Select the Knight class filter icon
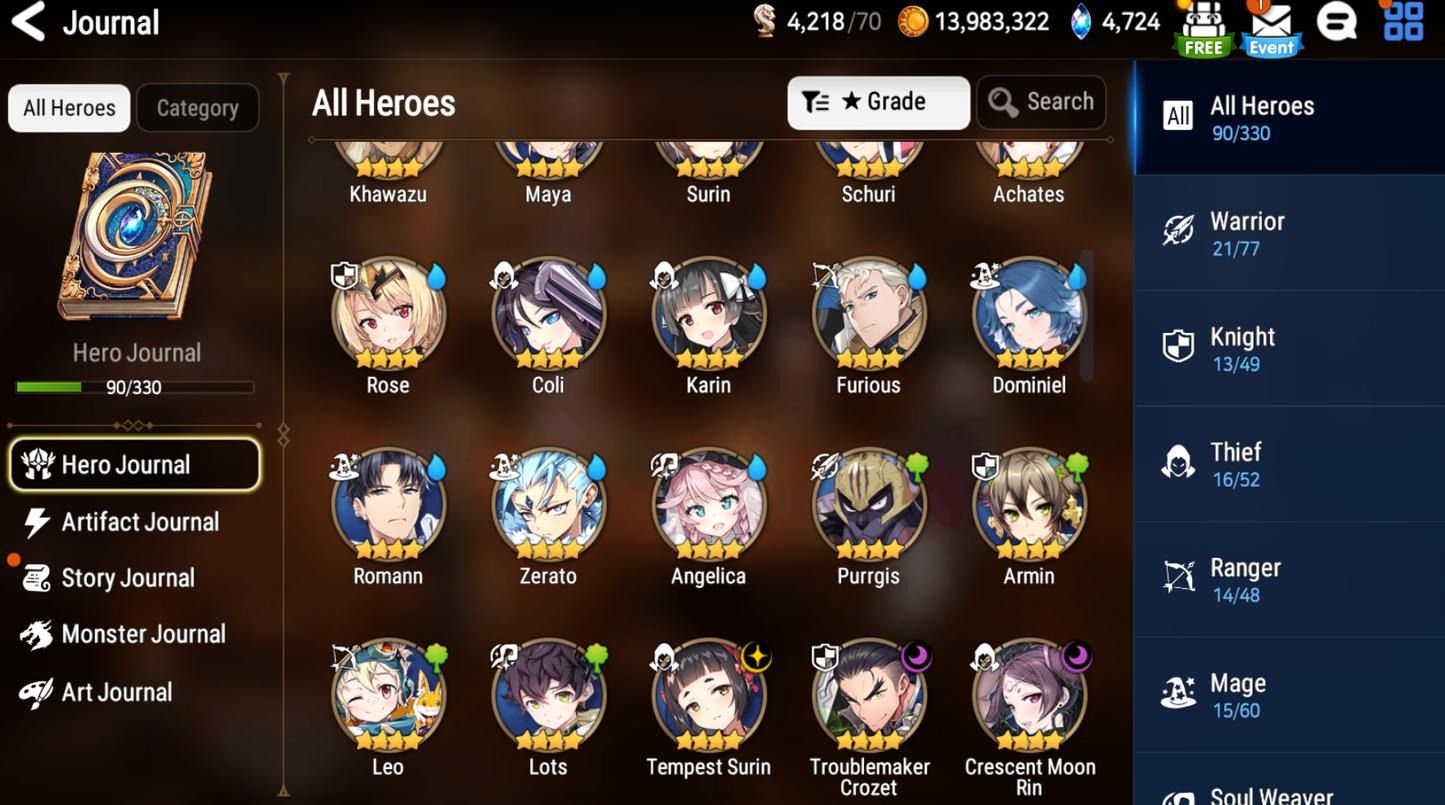The image size is (1445, 805). point(1178,344)
